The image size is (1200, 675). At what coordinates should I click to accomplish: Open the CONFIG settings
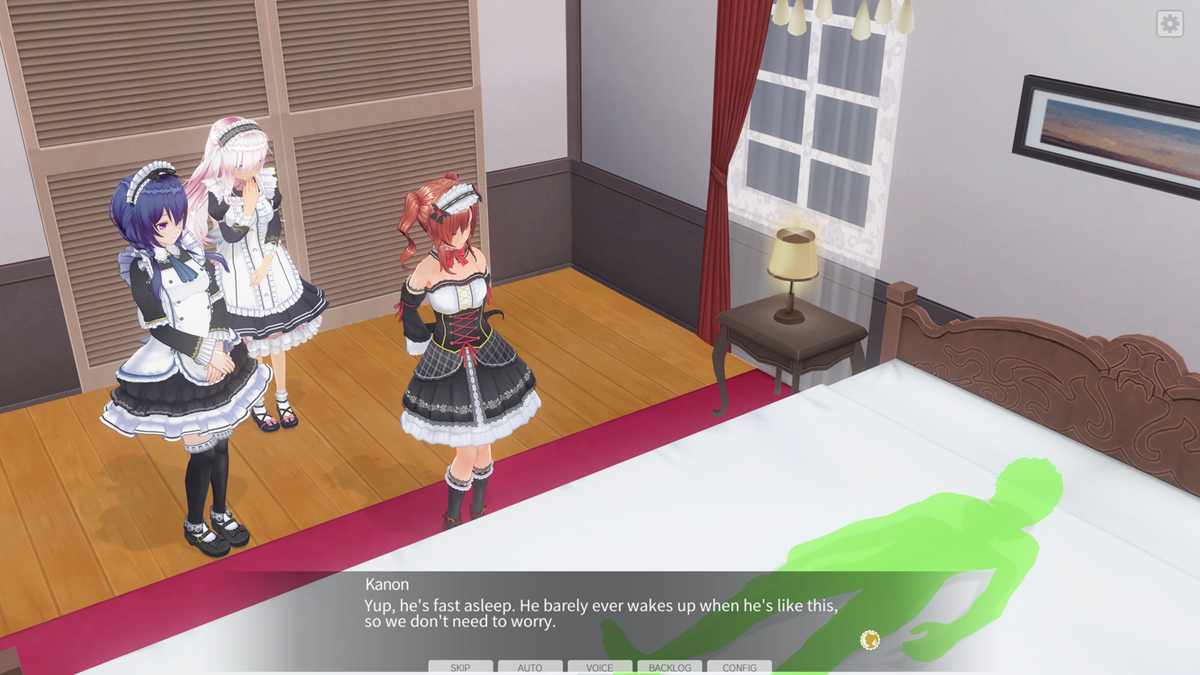tap(739, 667)
